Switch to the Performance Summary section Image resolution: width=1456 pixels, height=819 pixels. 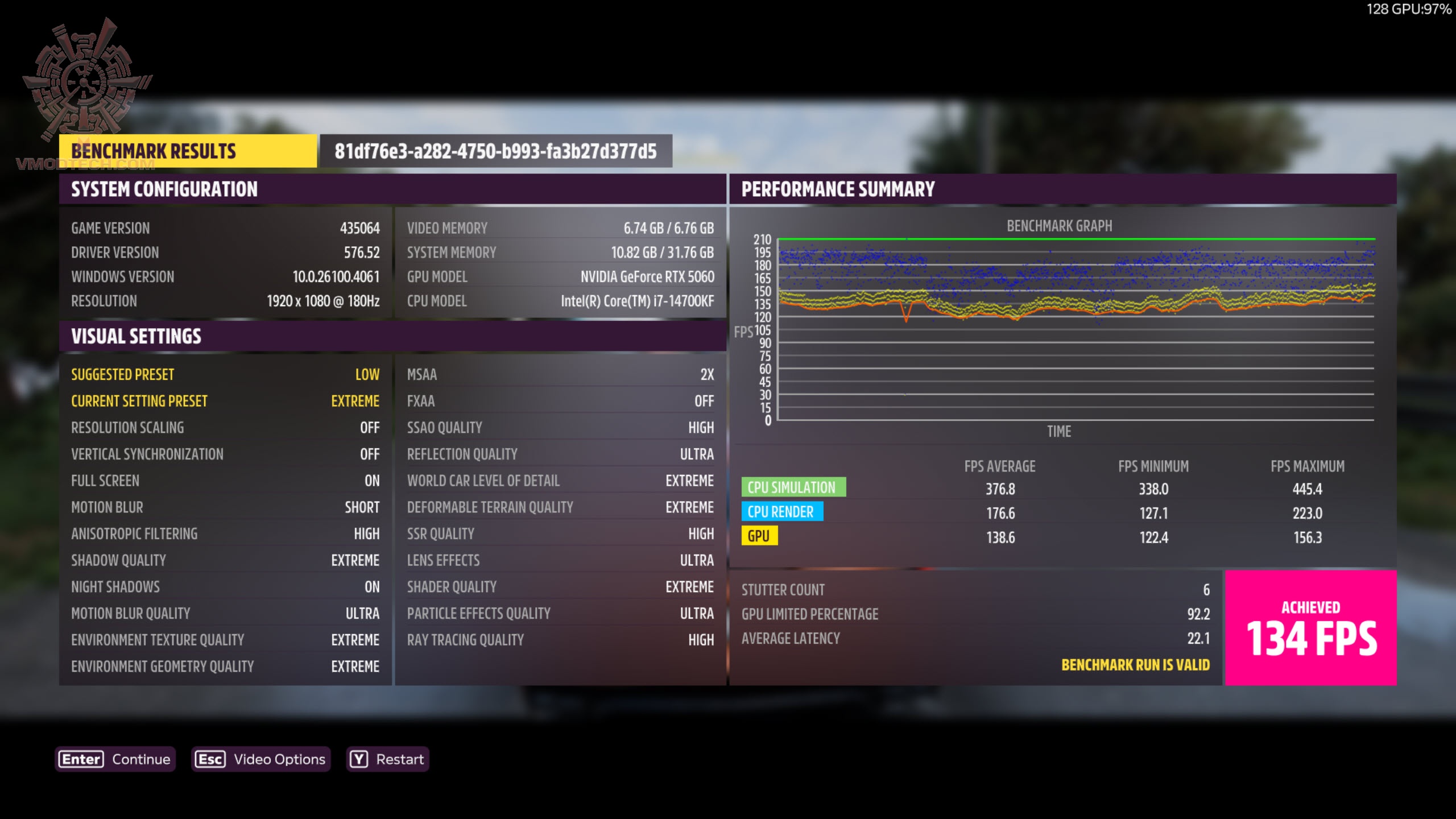click(x=837, y=188)
